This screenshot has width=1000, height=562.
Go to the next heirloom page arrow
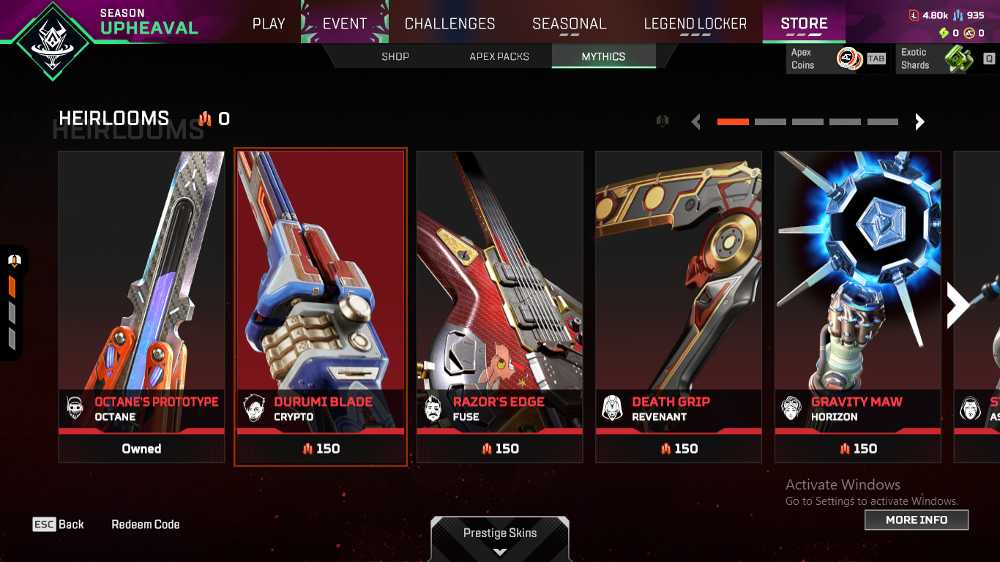click(920, 122)
